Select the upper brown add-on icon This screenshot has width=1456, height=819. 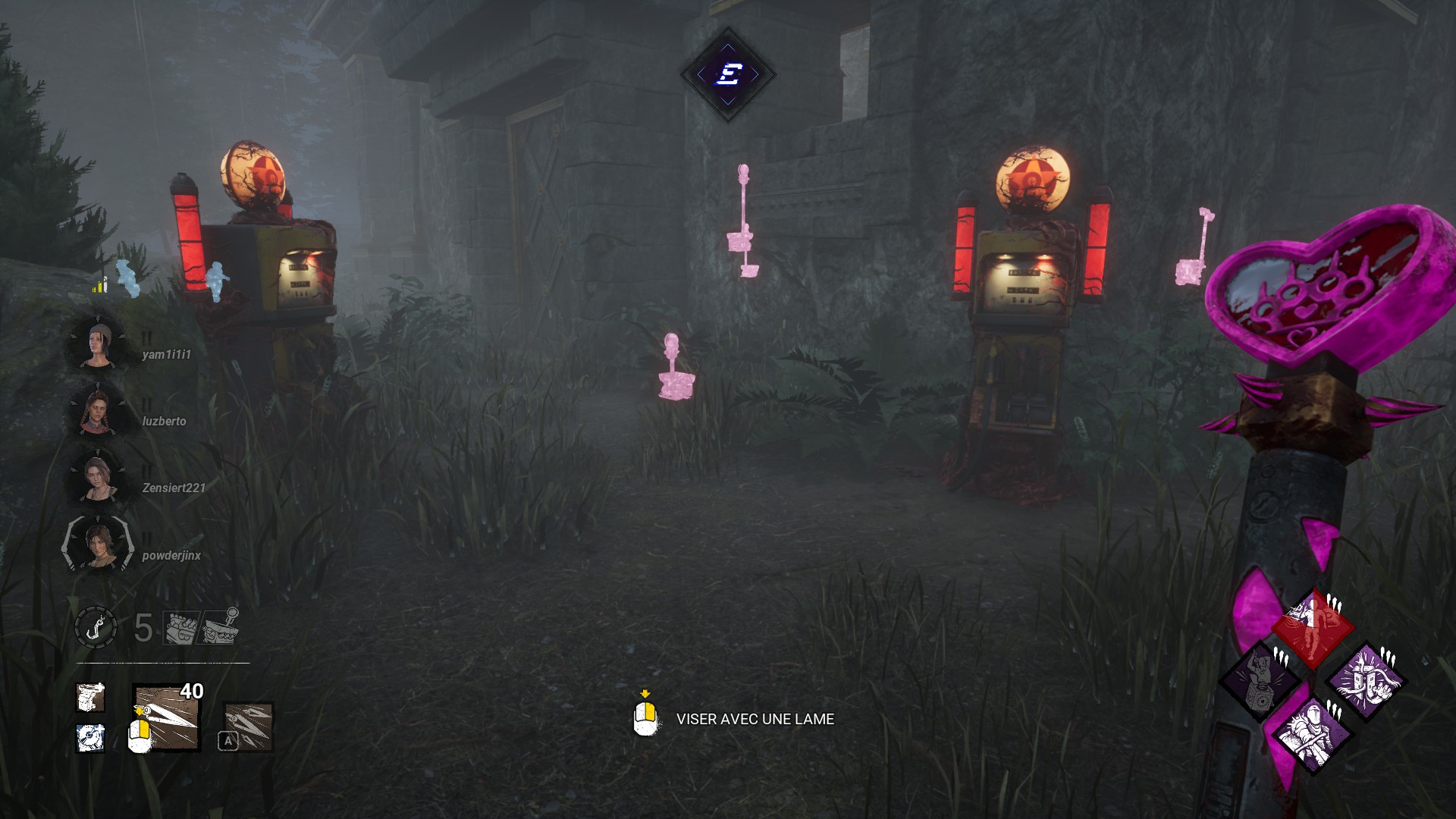(90, 698)
